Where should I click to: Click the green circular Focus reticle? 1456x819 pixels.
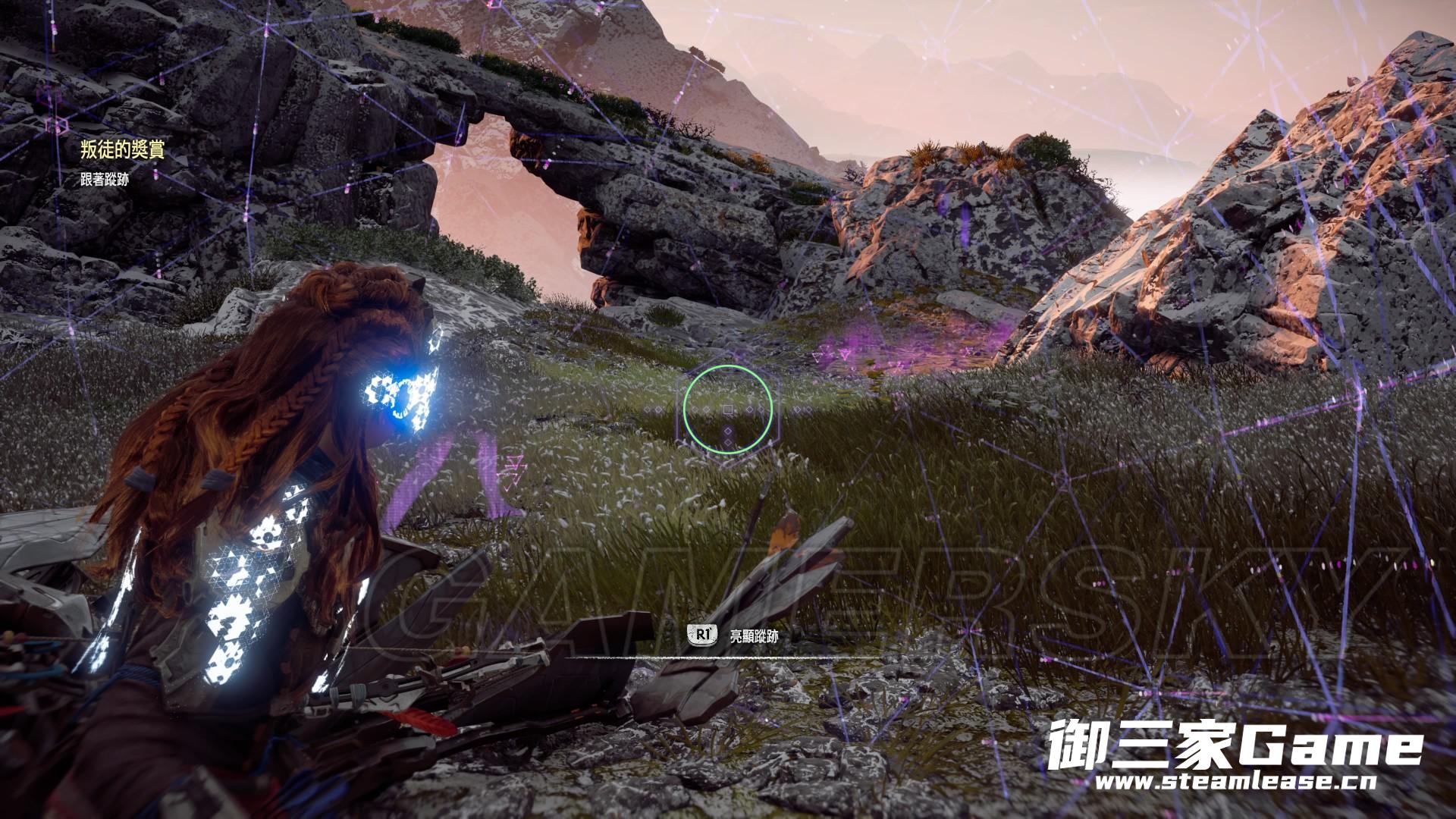(x=727, y=409)
